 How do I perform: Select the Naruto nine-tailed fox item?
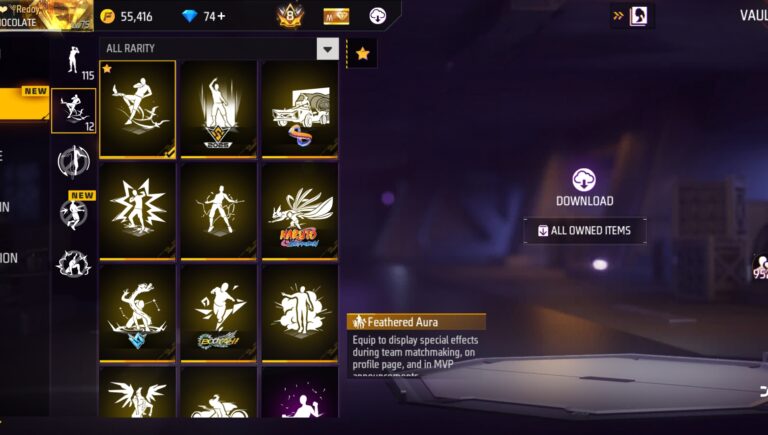point(299,211)
